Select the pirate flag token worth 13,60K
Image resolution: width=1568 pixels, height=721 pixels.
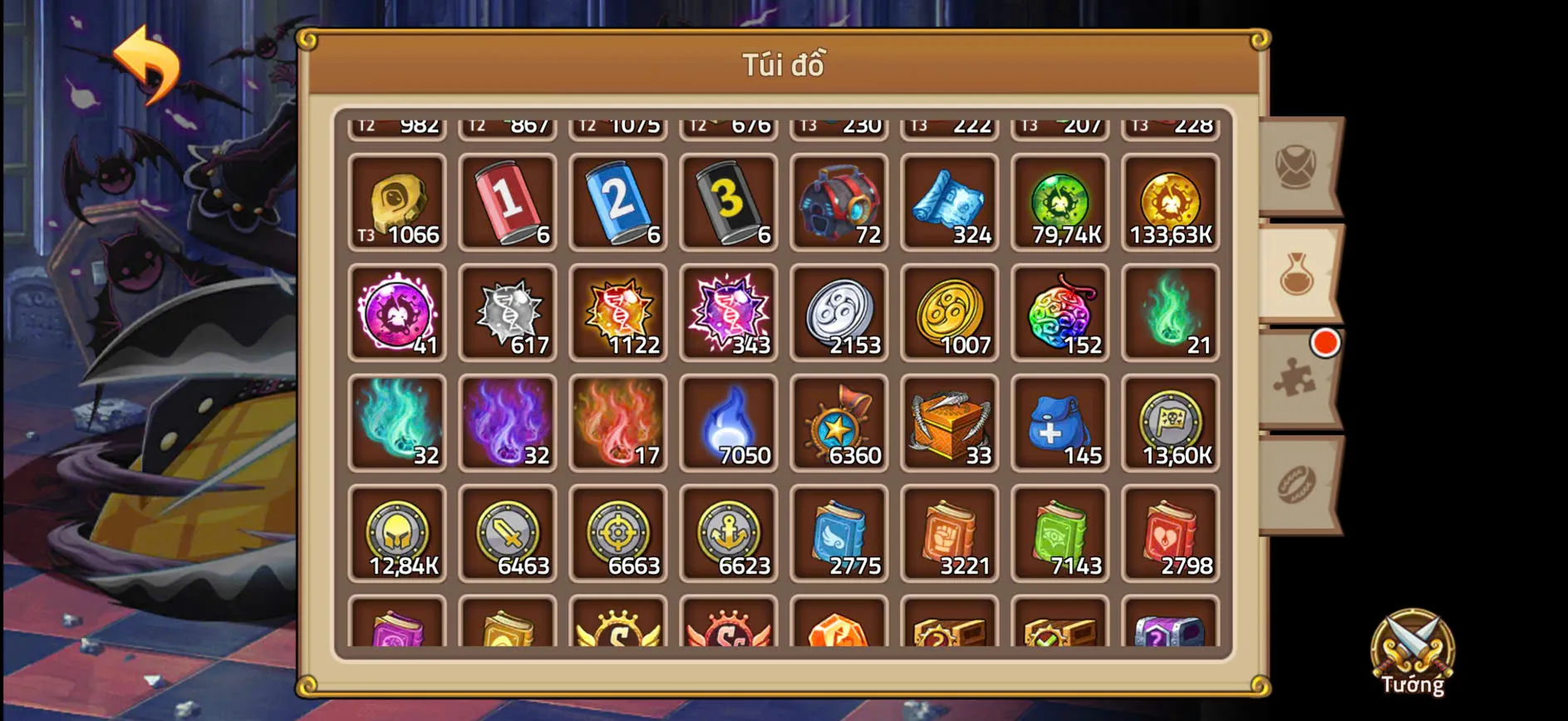pos(1171,424)
